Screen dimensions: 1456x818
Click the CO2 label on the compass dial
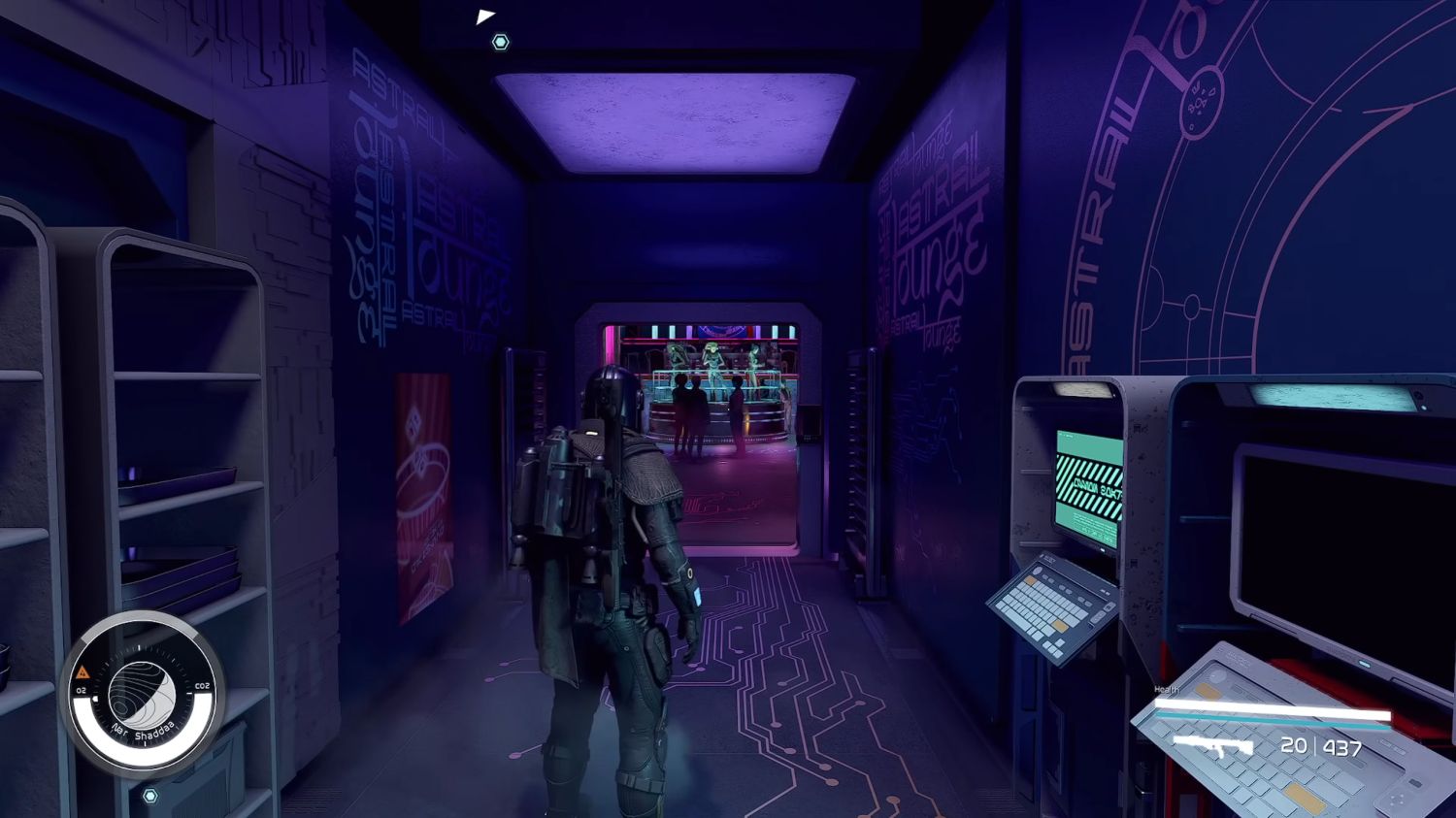pyautogui.click(x=203, y=685)
